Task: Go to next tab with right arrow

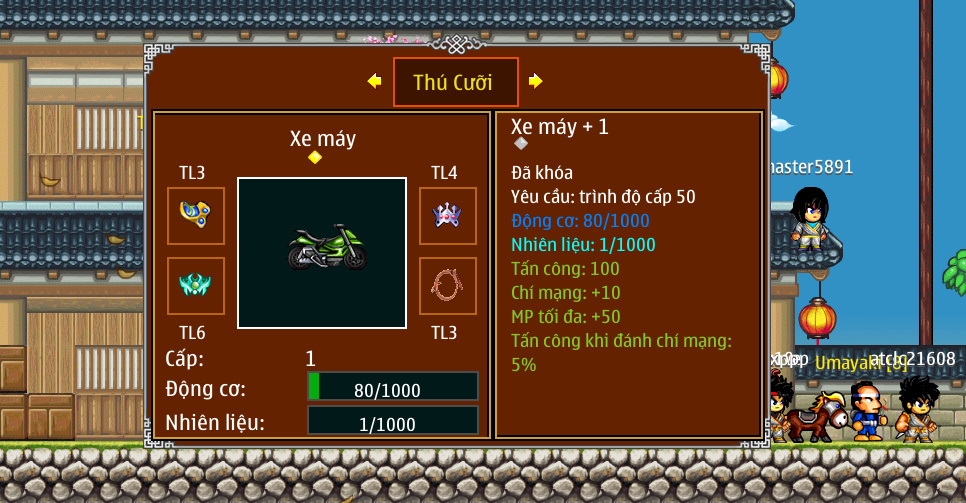Action: click(x=536, y=81)
